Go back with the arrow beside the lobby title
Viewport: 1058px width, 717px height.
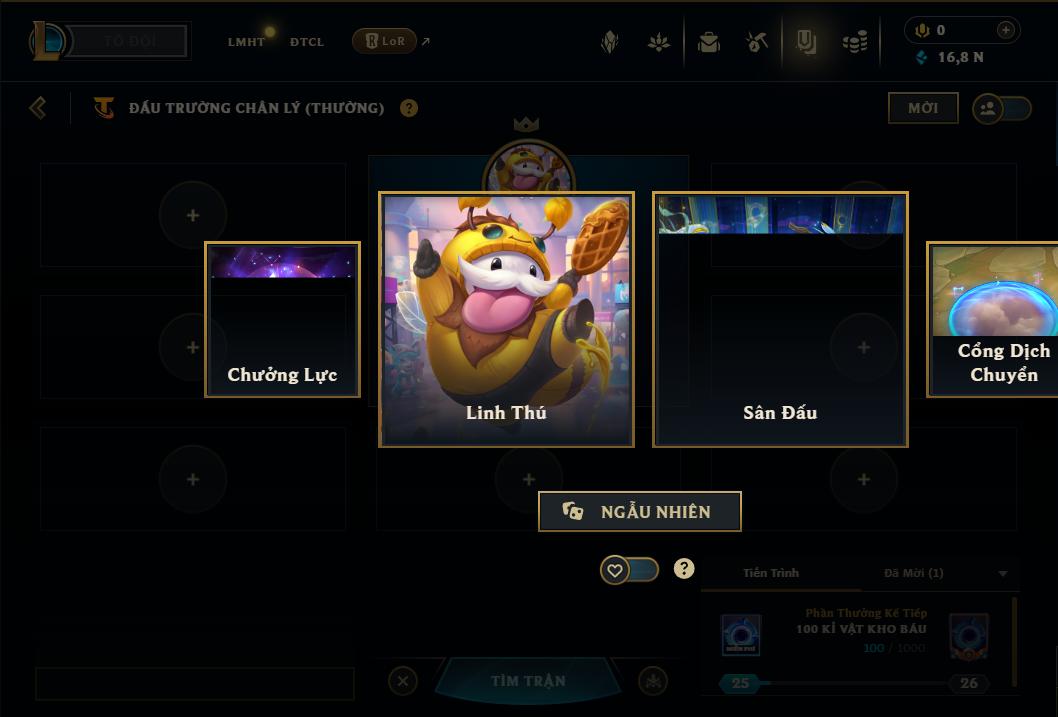pos(38,107)
